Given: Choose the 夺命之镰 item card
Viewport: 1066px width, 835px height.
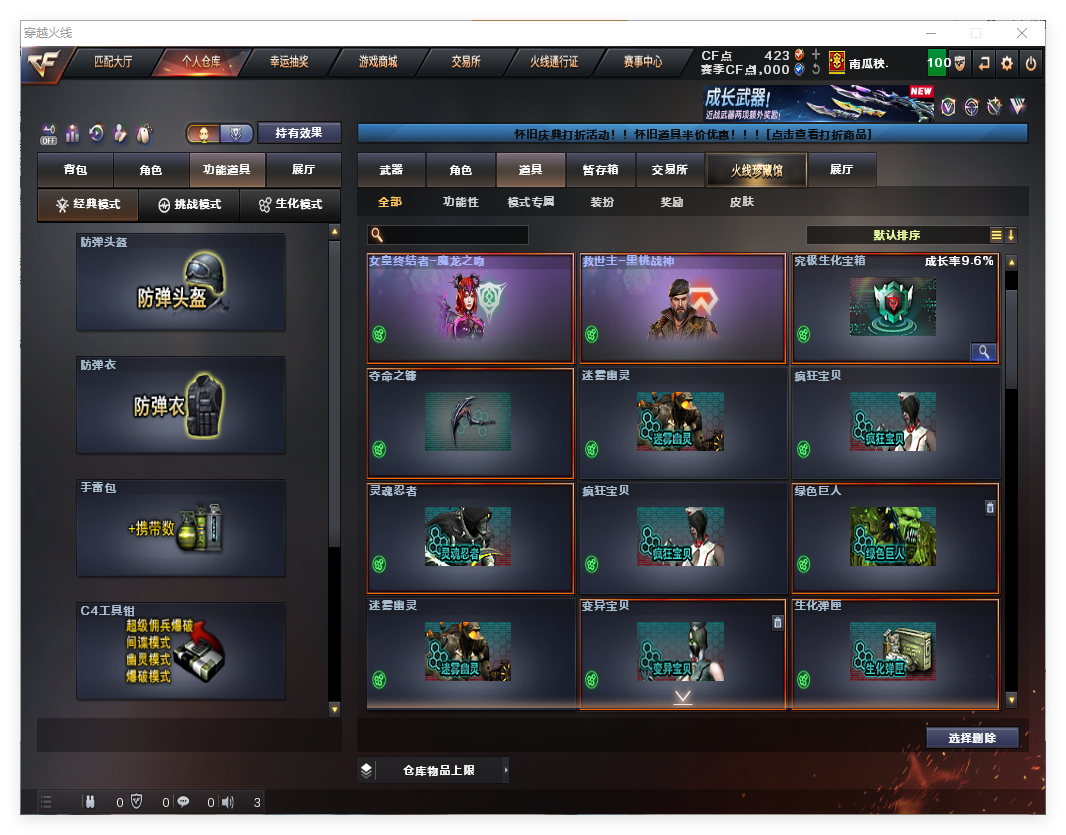Looking at the screenshot, I should coord(470,422).
